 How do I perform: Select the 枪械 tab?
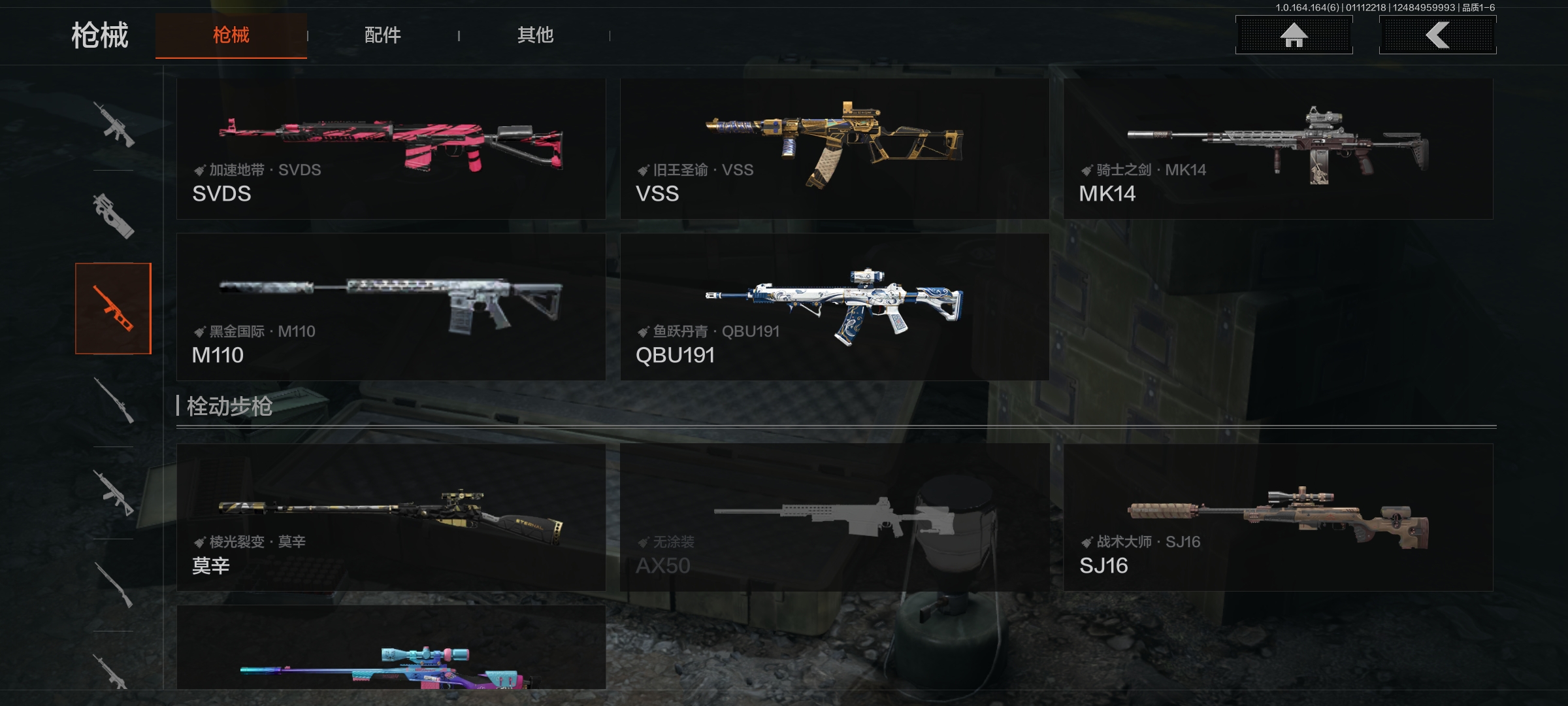pyautogui.click(x=231, y=35)
